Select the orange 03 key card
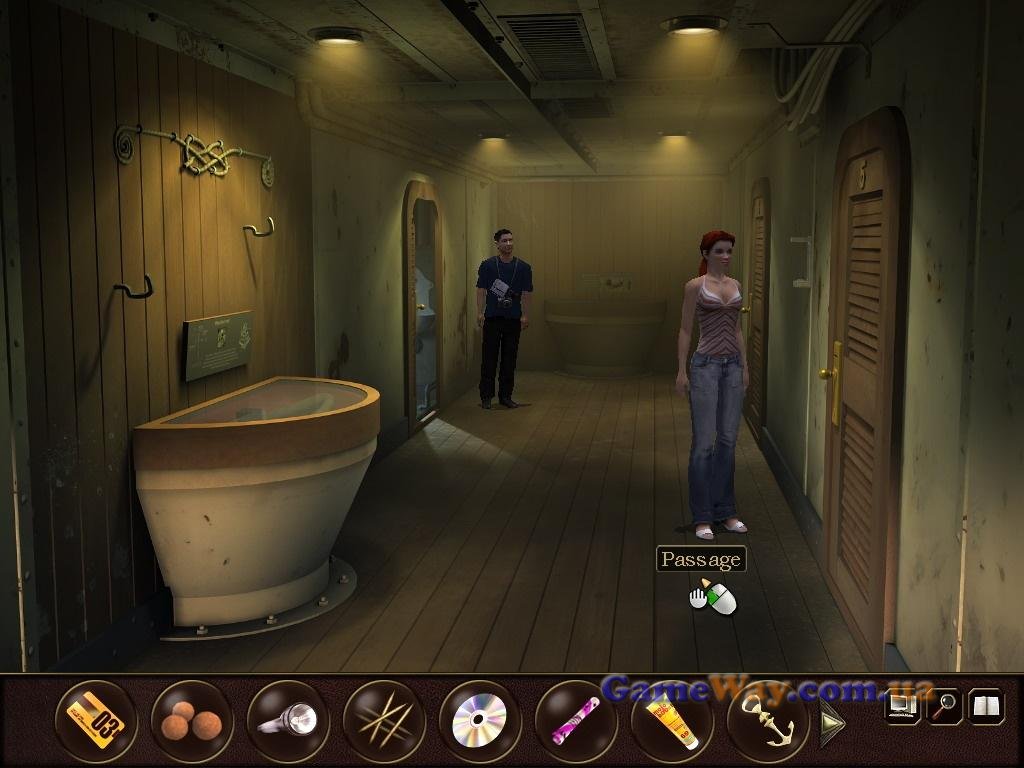Viewport: 1024px width, 768px height. pos(96,720)
